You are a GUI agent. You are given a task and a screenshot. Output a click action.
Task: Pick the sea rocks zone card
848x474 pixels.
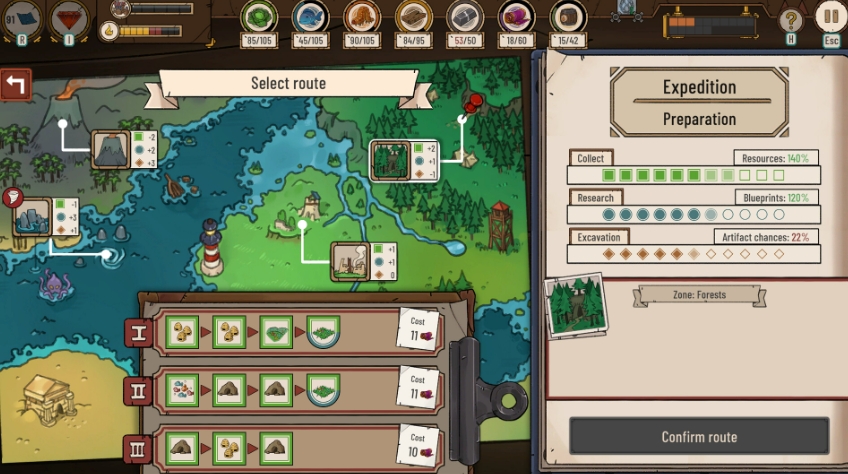[x=32, y=217]
